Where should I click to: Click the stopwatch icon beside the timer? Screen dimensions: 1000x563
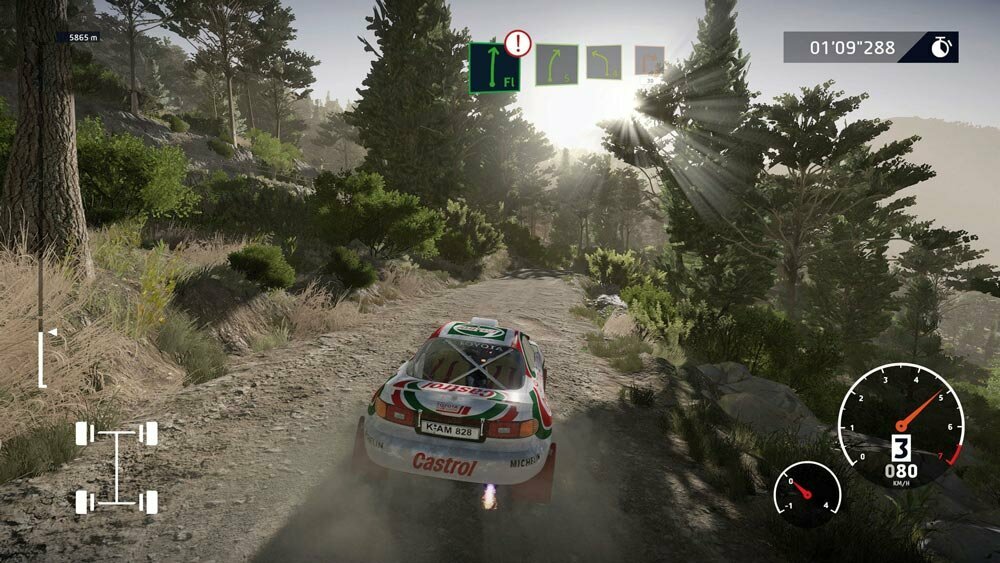tap(940, 47)
